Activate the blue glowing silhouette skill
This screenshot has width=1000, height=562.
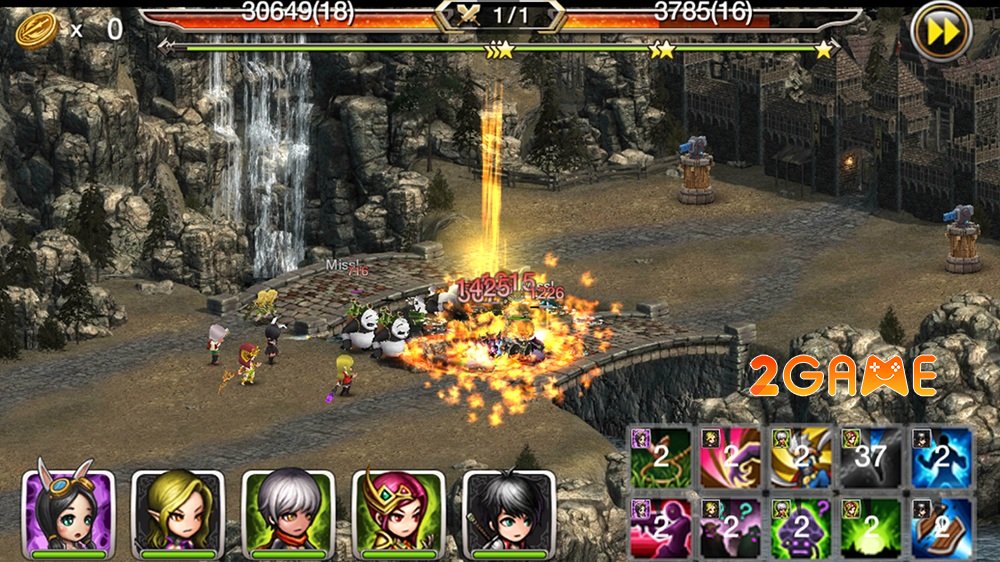[x=941, y=457]
